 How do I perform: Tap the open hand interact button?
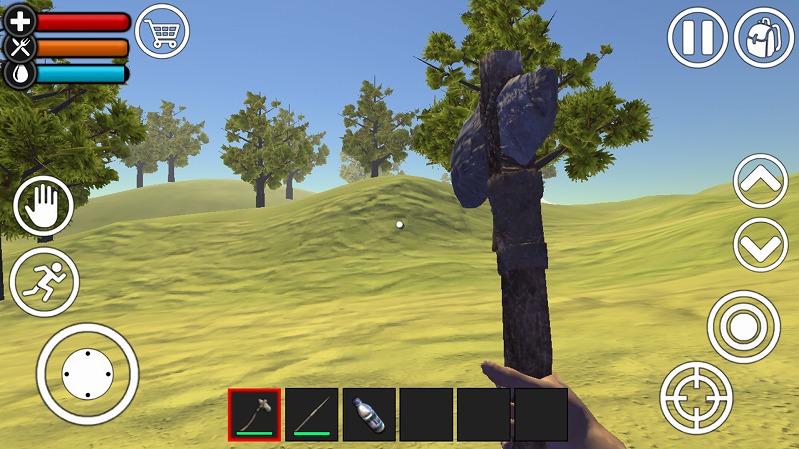coord(44,208)
